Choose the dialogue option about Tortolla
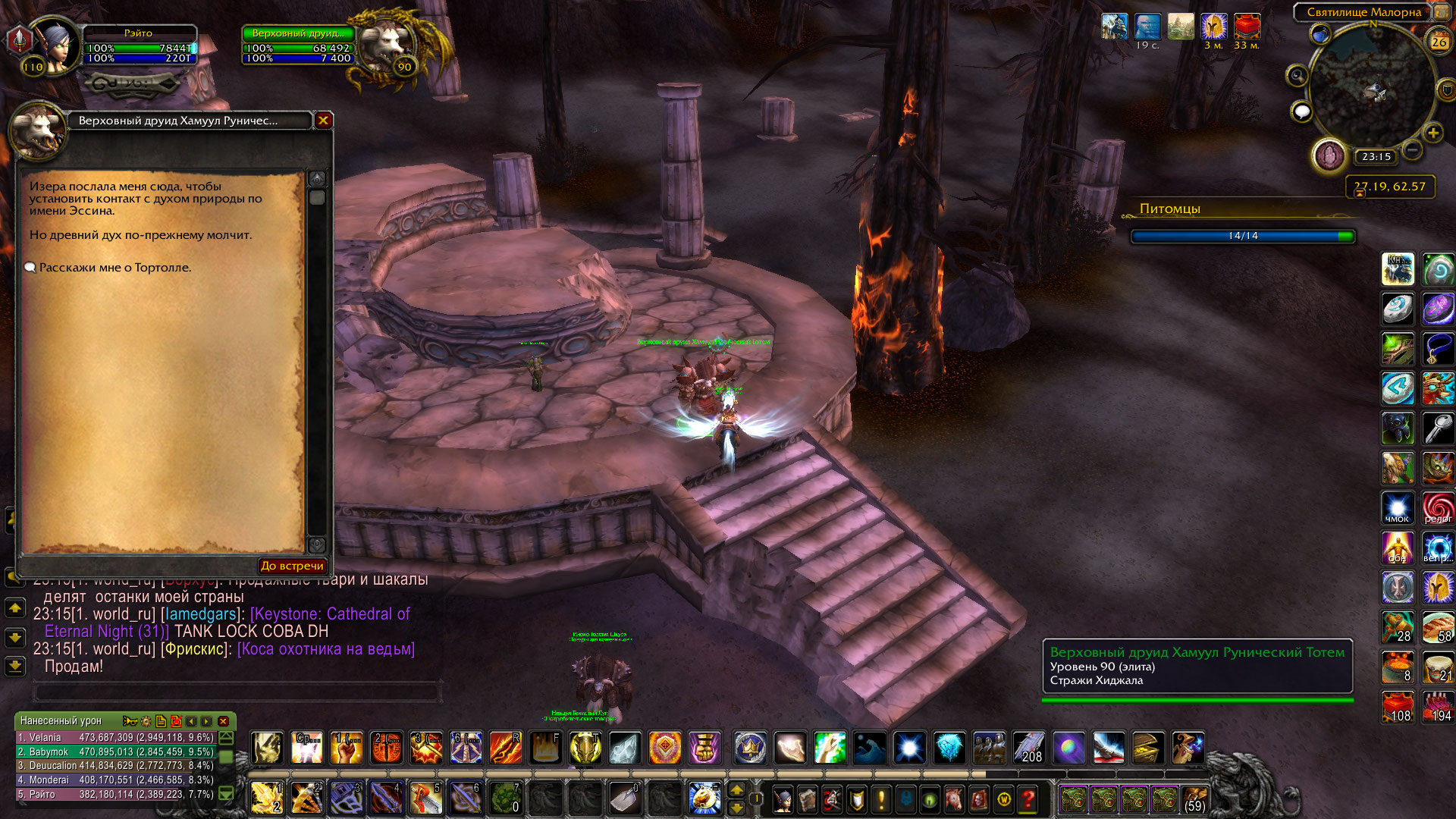This screenshot has height=819, width=1456. tap(115, 268)
